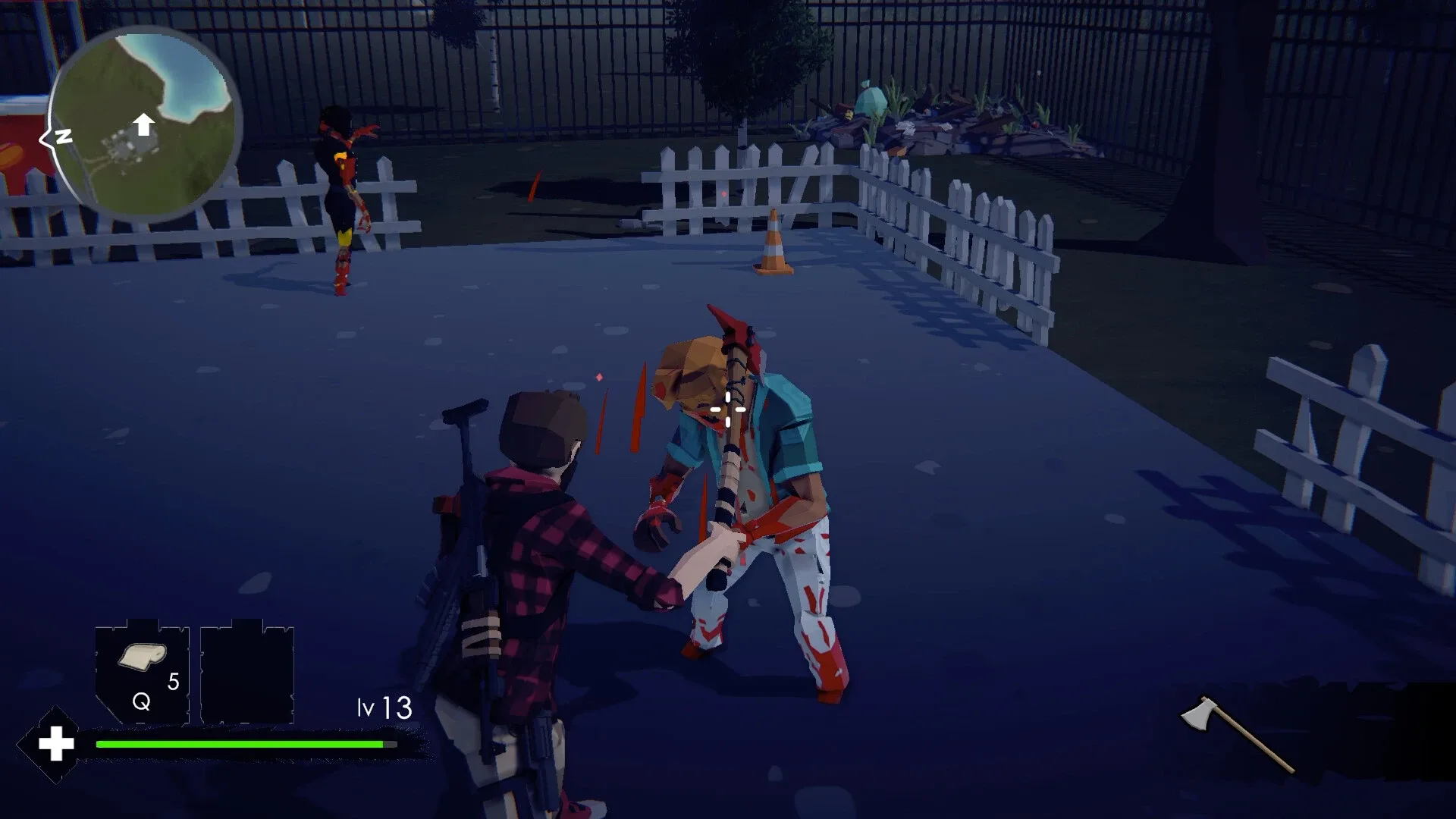Viewport: 1456px width, 819px height.
Task: Click the item count number 5
Action: pyautogui.click(x=172, y=682)
